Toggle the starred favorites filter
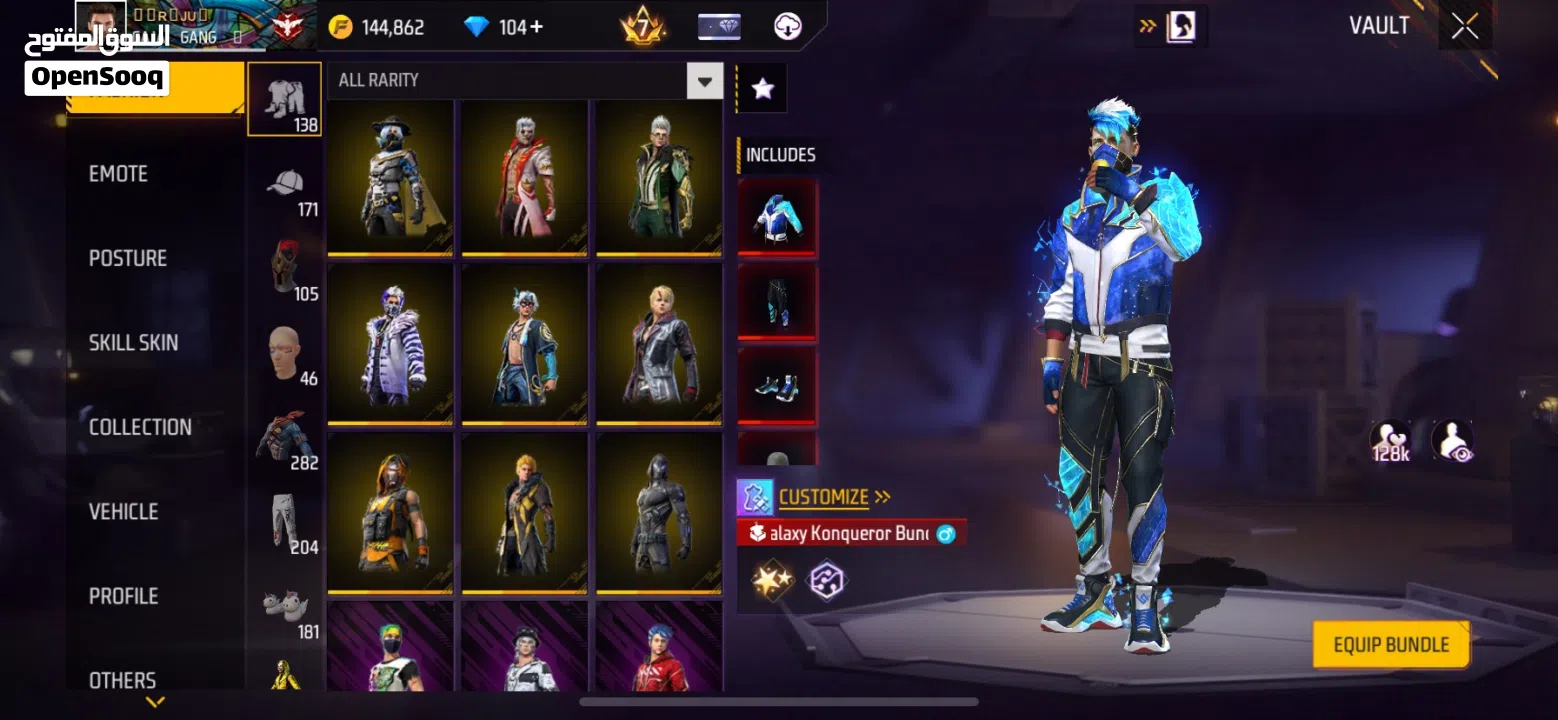 coord(762,87)
